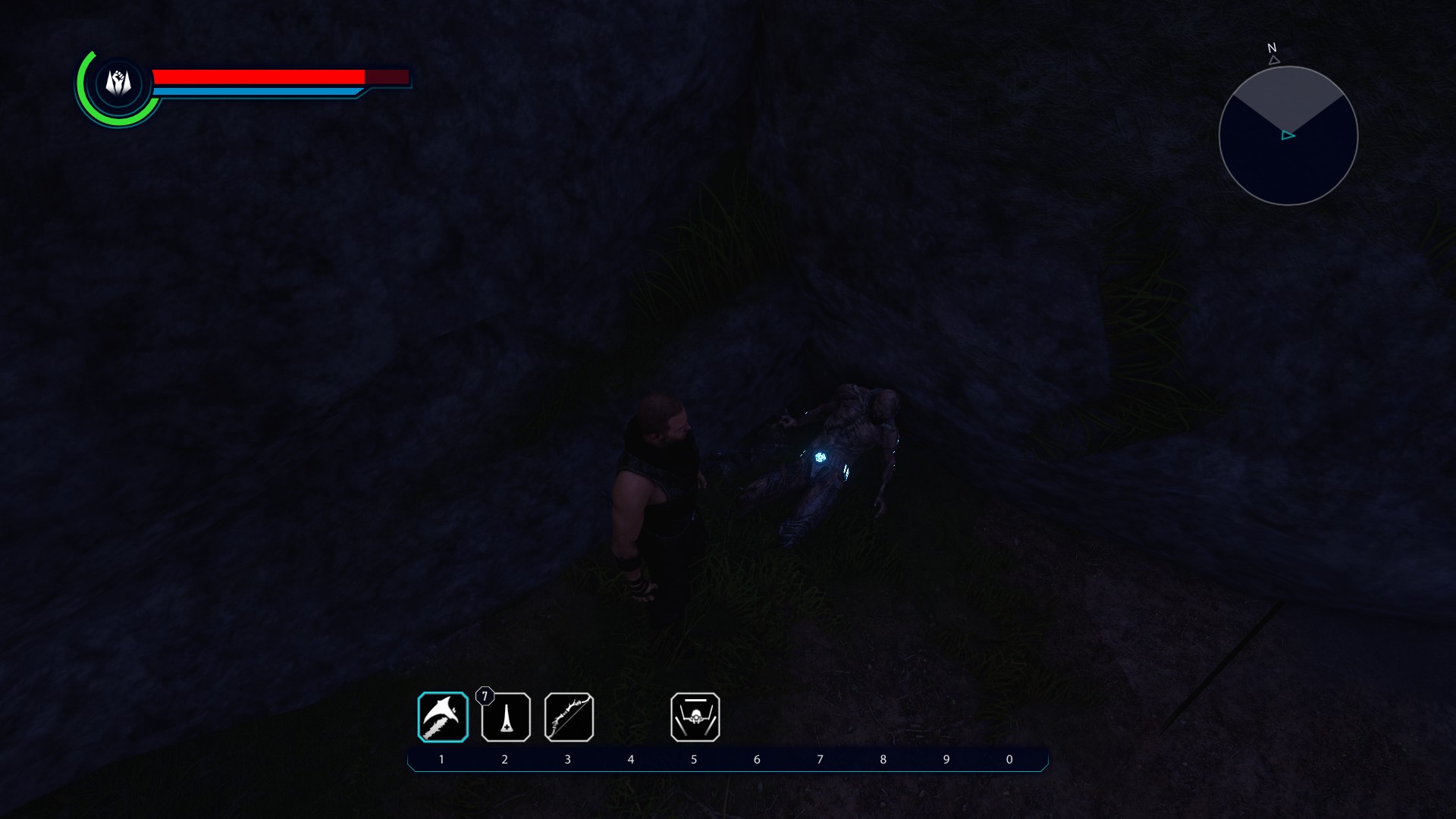
Task: Toggle empty quickslot 6 on the hotbar
Action: point(757,717)
